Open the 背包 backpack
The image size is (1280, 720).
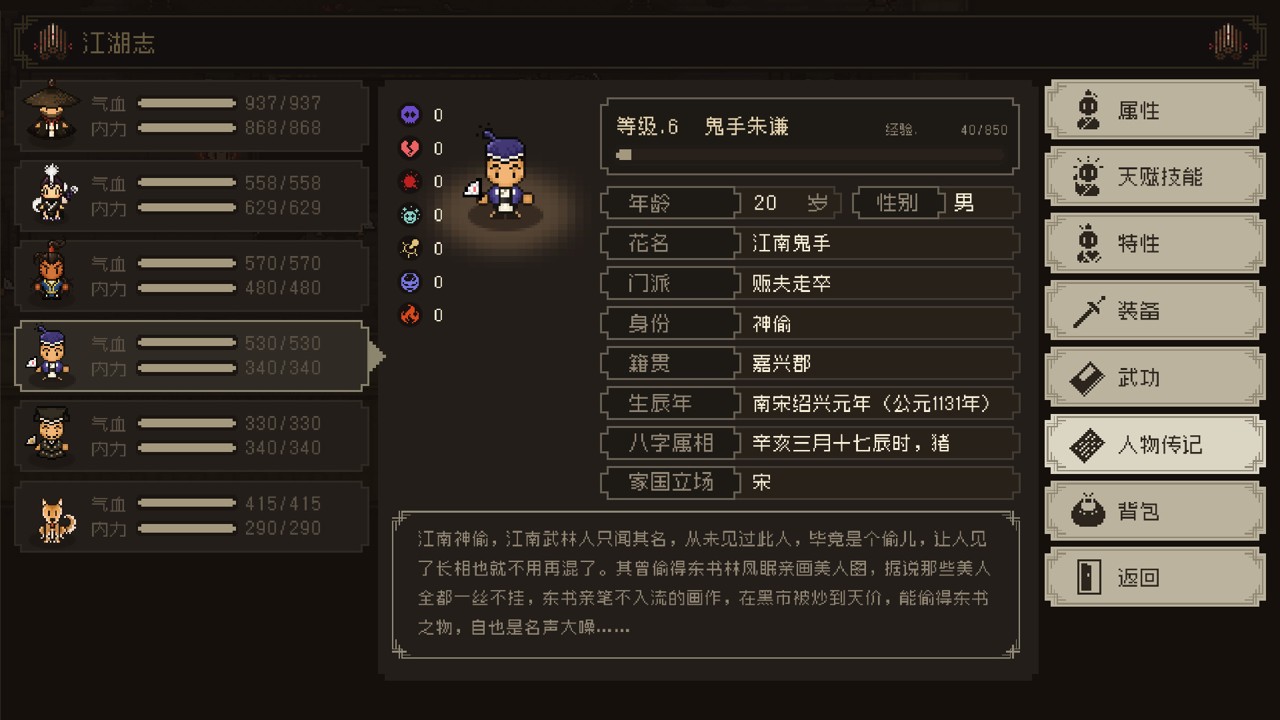(1154, 511)
